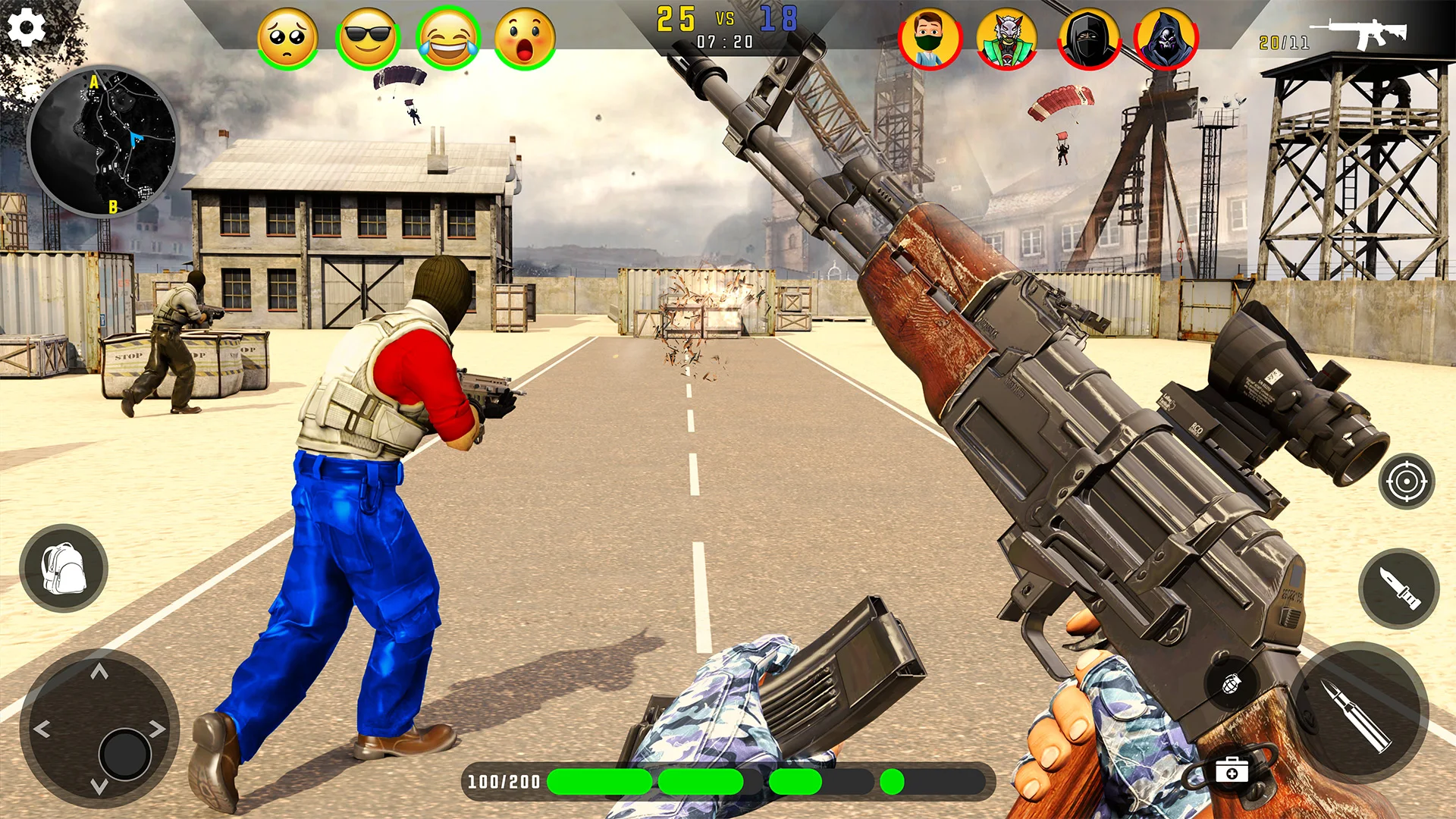Open the backpack inventory button
The image size is (1456, 819).
[x=64, y=568]
